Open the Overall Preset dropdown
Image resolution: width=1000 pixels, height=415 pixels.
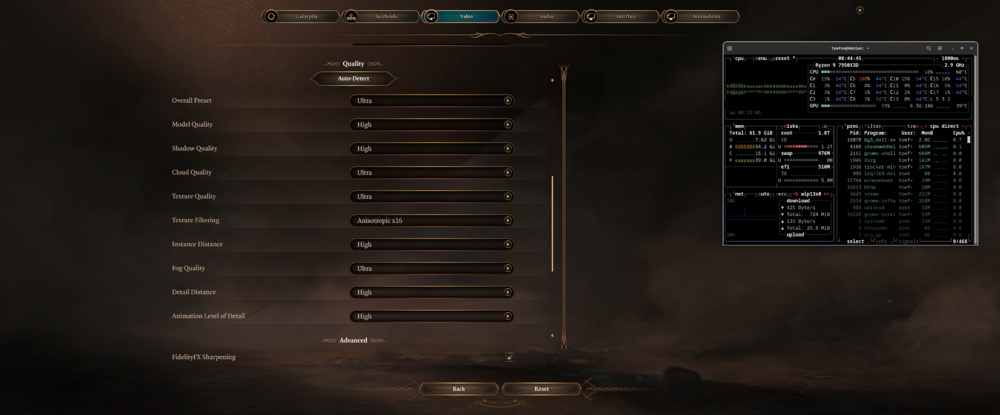(x=432, y=100)
